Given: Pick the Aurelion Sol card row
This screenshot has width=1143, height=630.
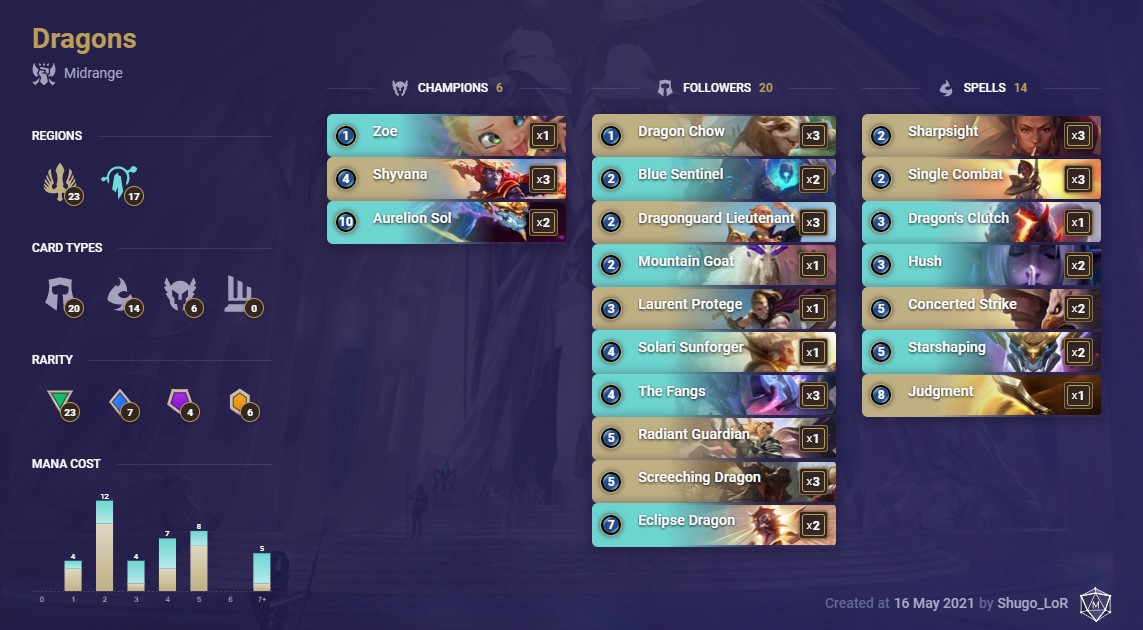Looking at the screenshot, I should (445, 222).
